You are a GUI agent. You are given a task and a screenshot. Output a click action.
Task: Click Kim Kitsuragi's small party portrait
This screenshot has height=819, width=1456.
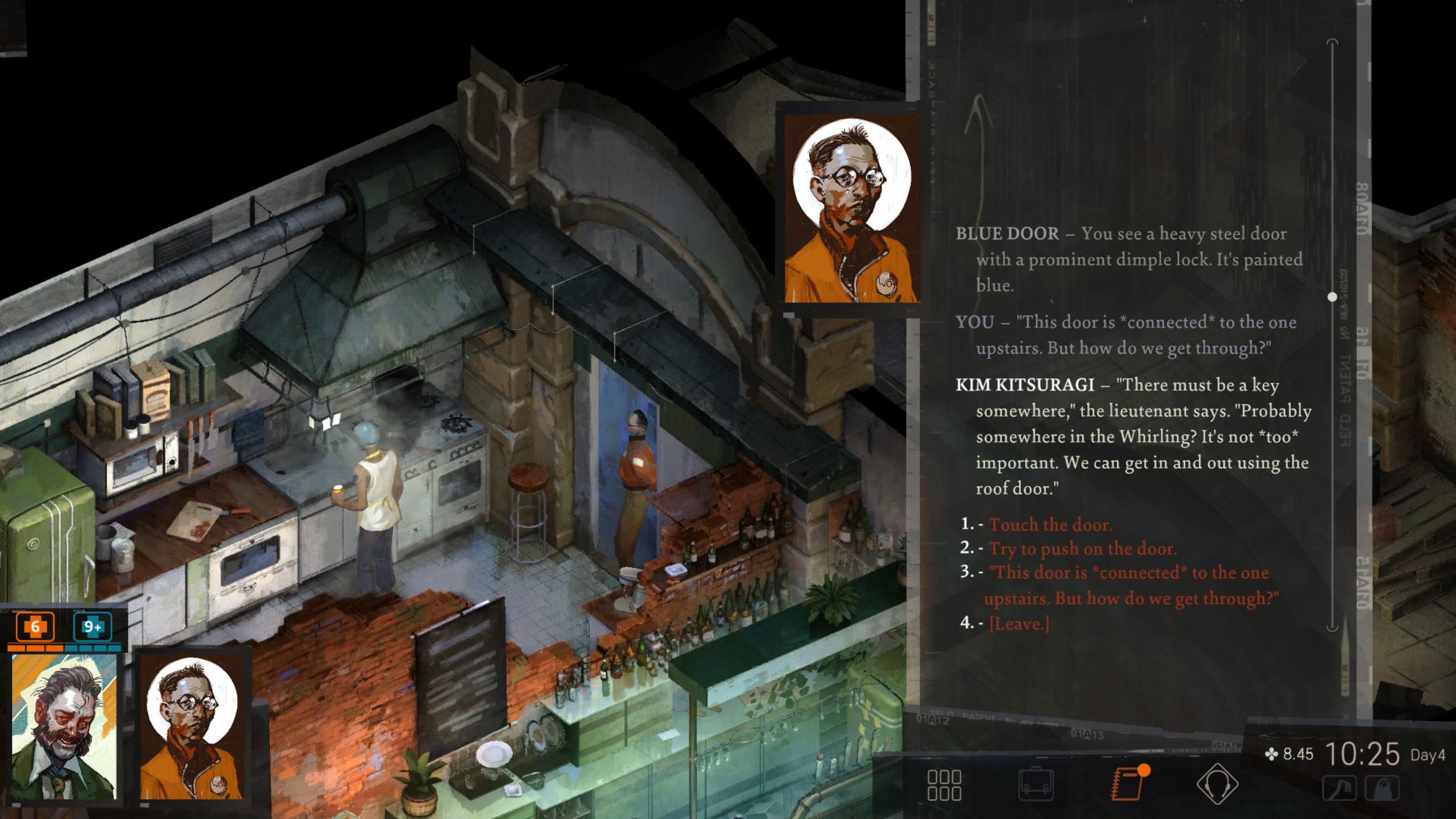(192, 727)
